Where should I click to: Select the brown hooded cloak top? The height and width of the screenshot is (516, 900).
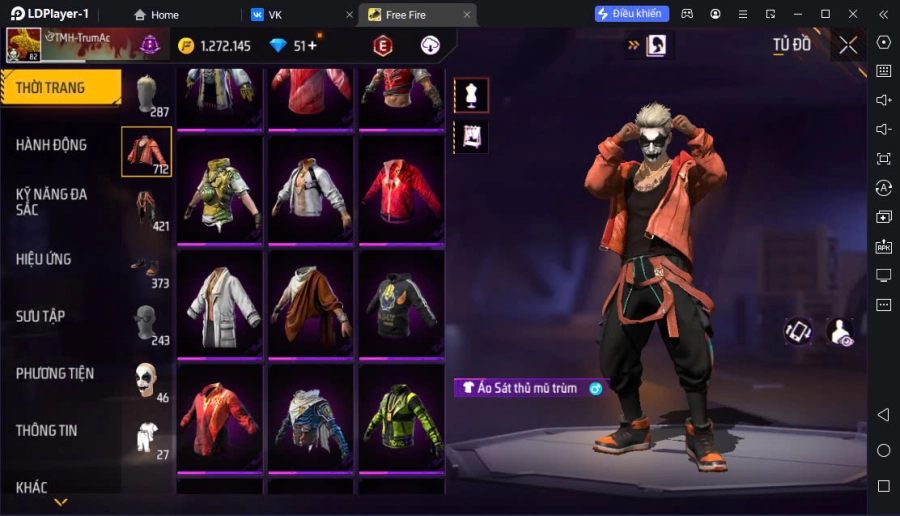click(311, 303)
